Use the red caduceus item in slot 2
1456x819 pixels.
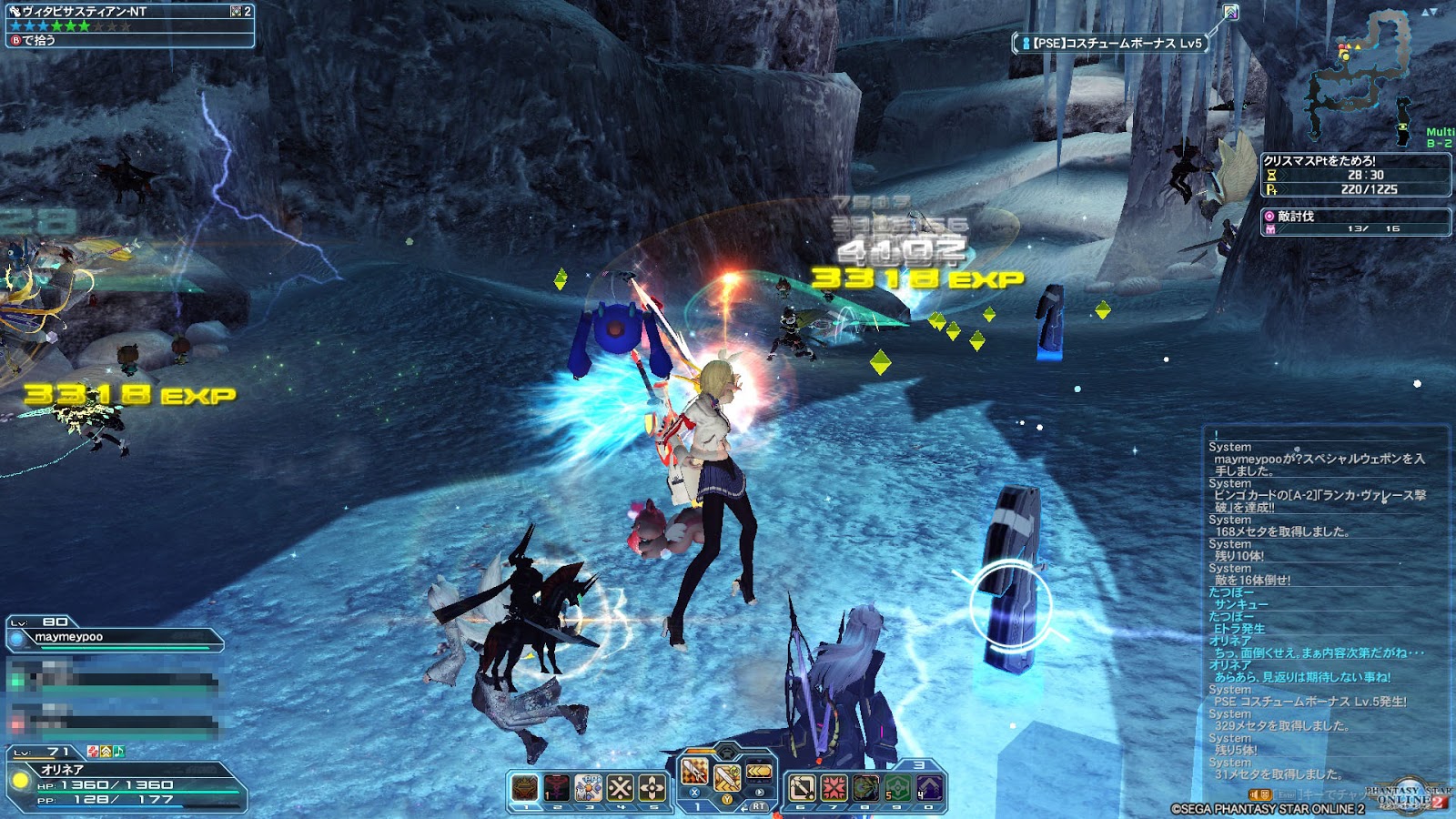tap(557, 787)
